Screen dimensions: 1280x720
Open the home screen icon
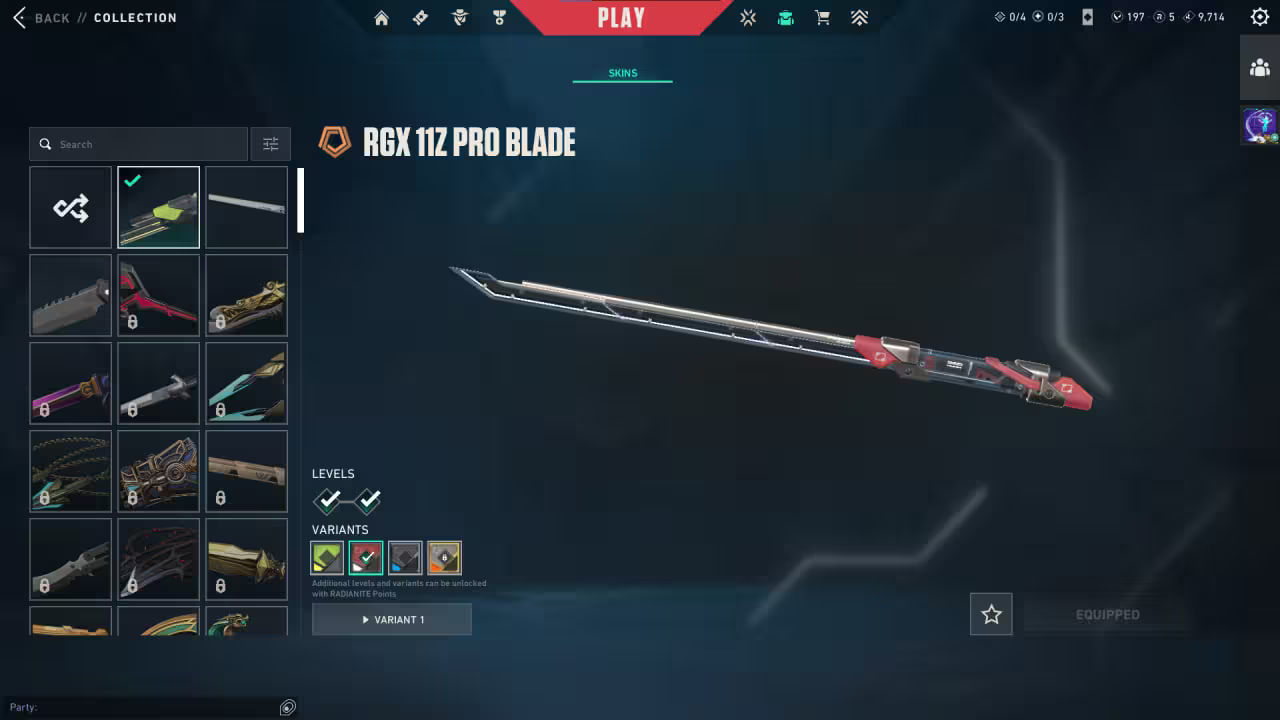point(381,18)
